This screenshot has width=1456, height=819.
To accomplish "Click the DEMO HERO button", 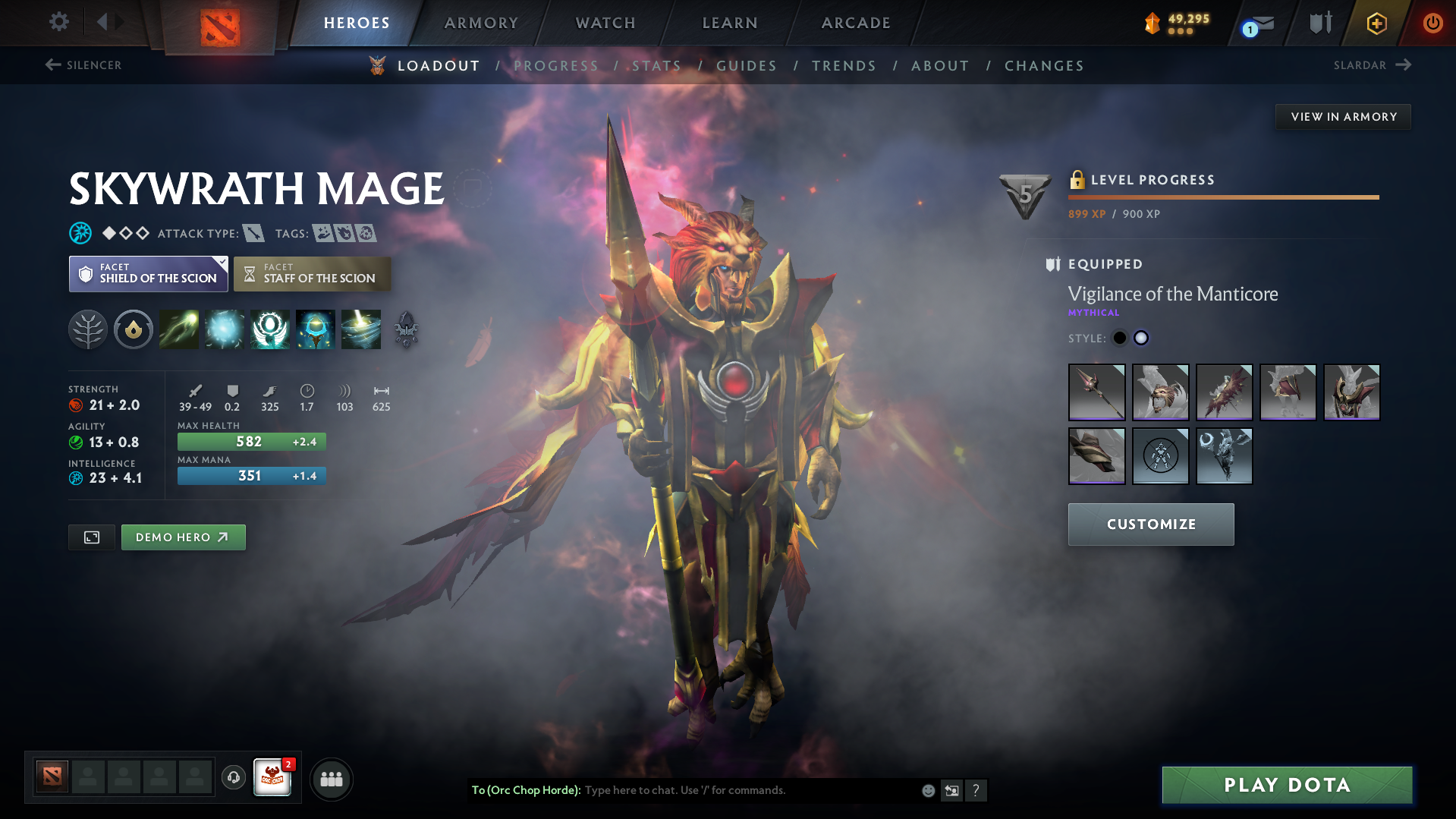I will (x=183, y=537).
